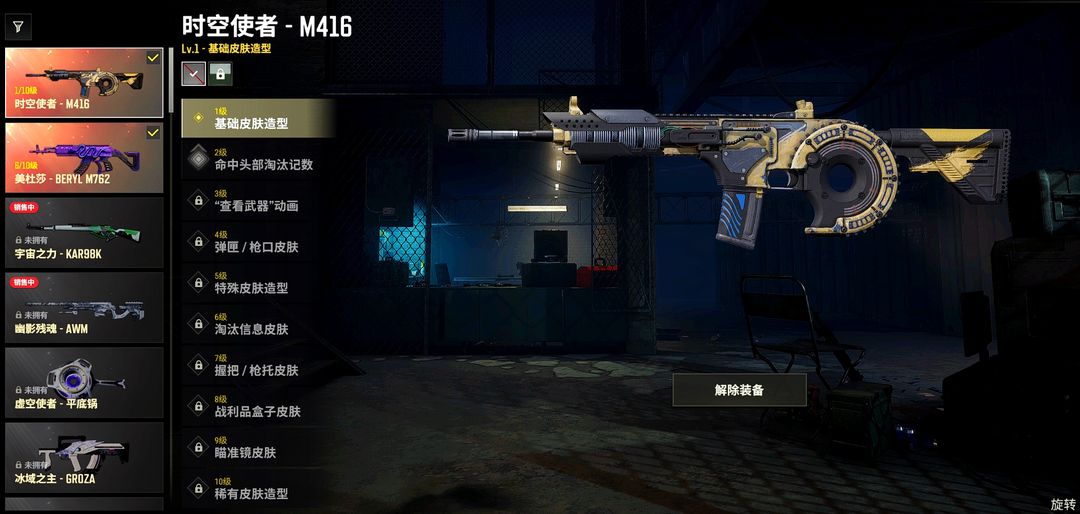1080x514 pixels.
Task: Select level 5 特殊皮肤造型
Action: [x=257, y=283]
